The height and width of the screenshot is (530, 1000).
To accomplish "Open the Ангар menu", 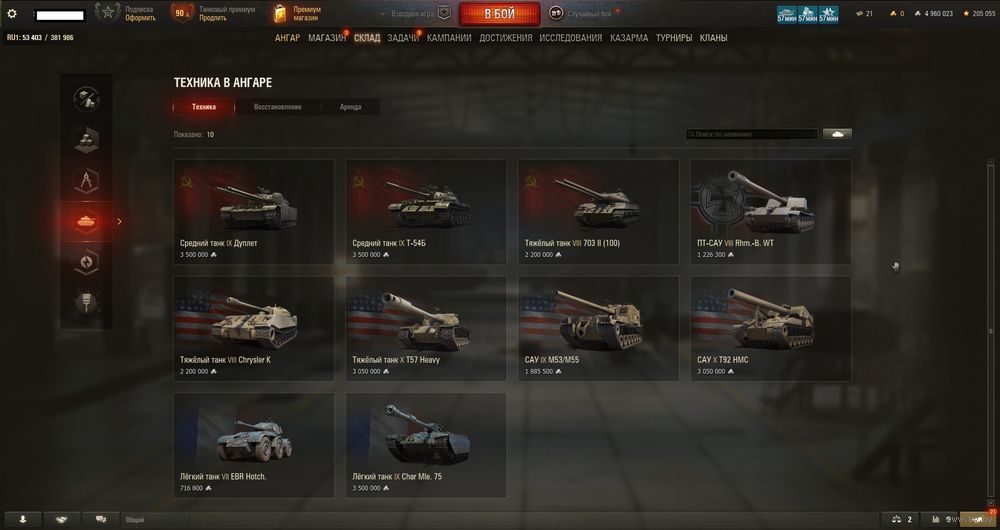I will [x=287, y=38].
